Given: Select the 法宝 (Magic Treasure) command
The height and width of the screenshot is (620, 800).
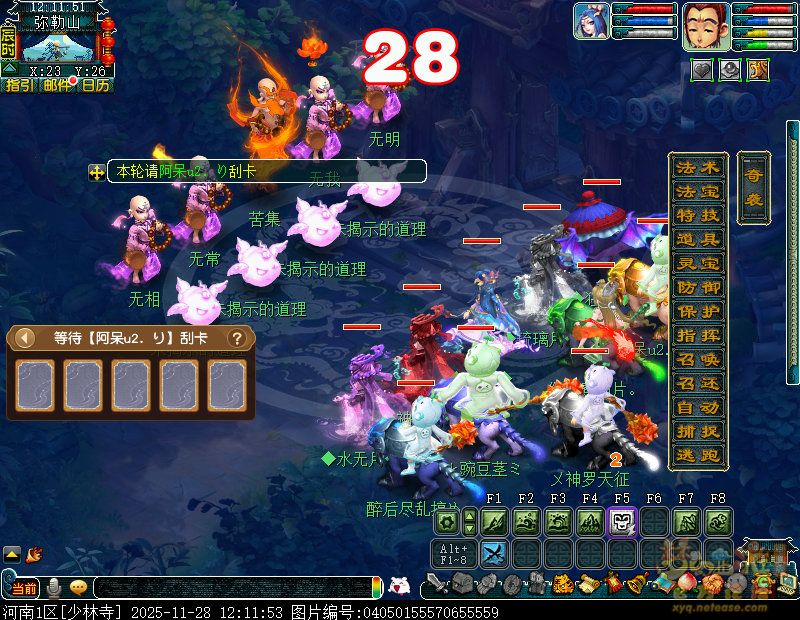Looking at the screenshot, I should 697,191.
